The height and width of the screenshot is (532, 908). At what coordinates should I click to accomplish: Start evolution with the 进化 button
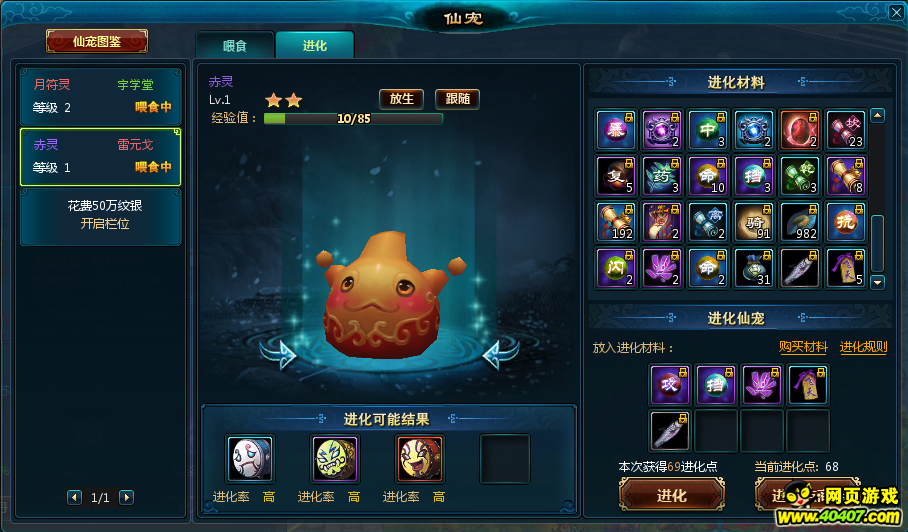click(671, 495)
